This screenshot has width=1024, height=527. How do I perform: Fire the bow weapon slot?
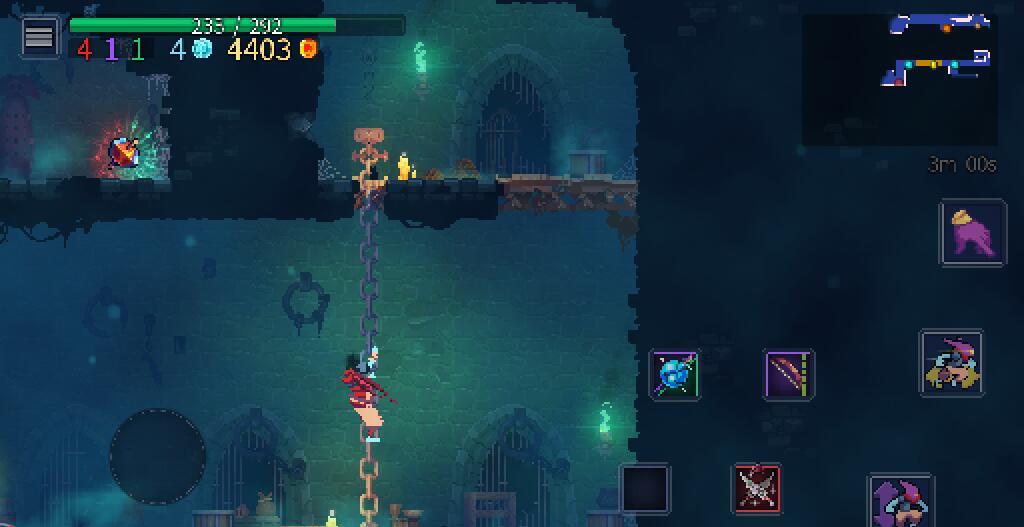[x=789, y=375]
